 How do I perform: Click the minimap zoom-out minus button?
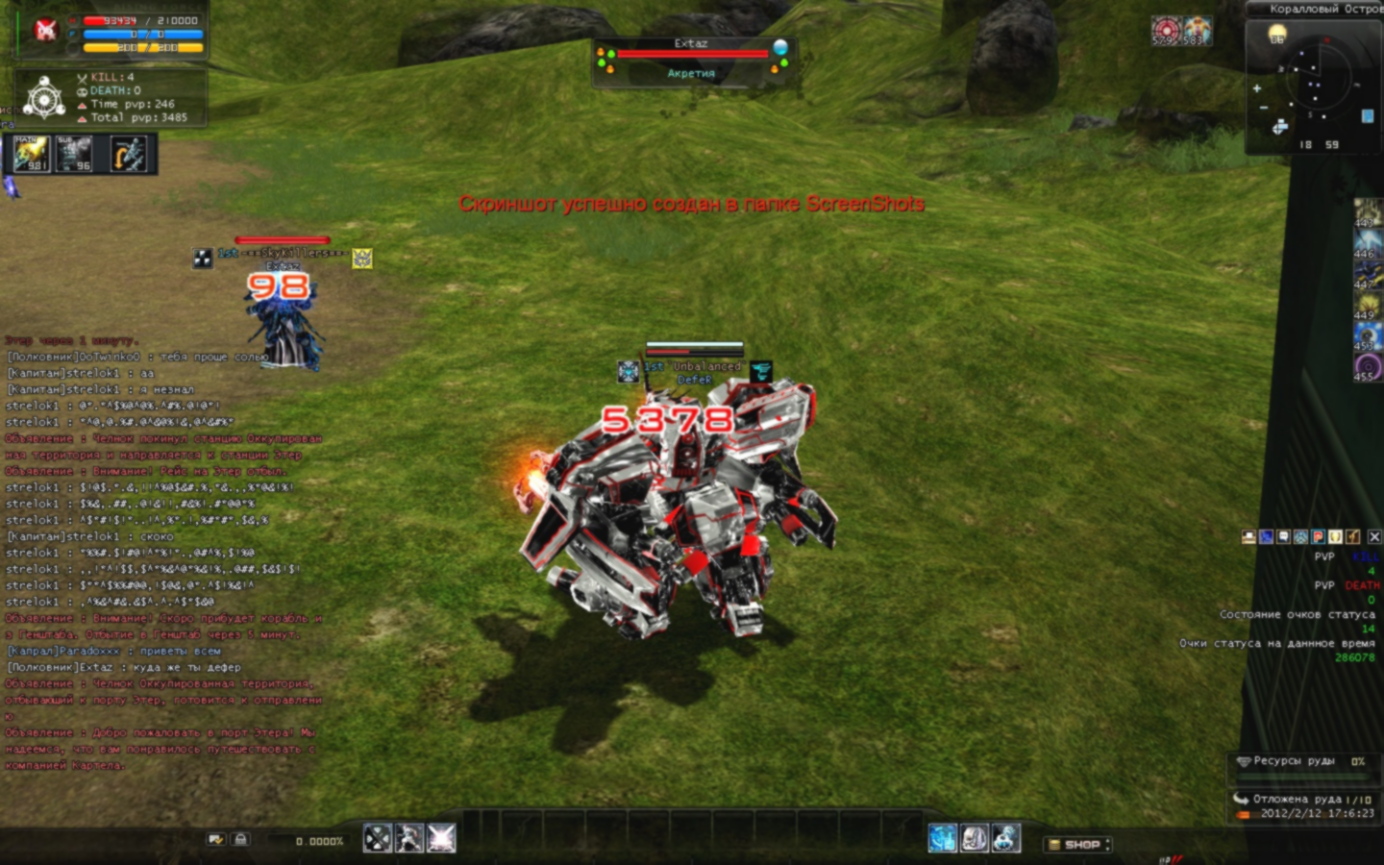click(1264, 107)
